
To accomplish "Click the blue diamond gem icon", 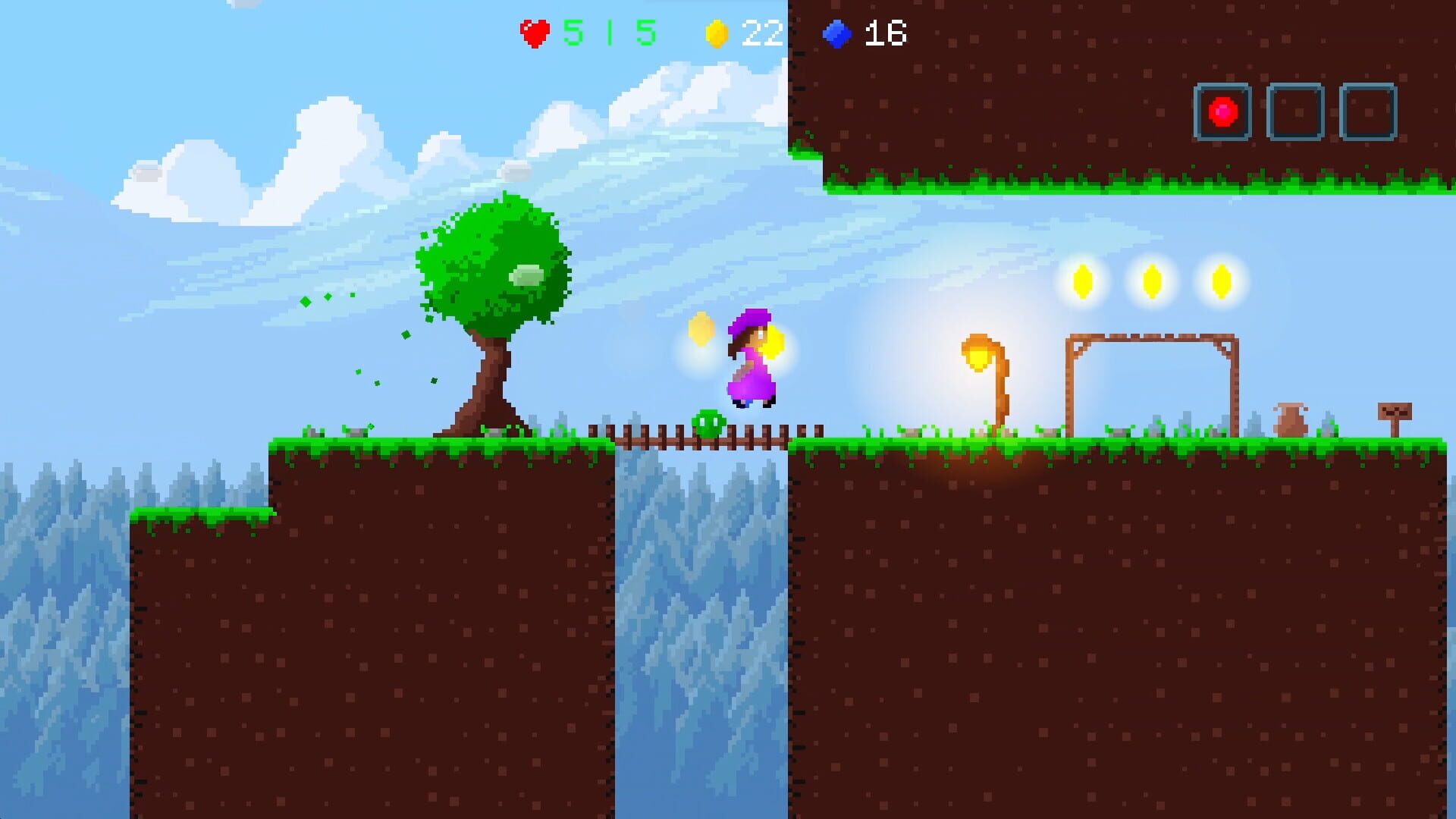I will pos(838,32).
